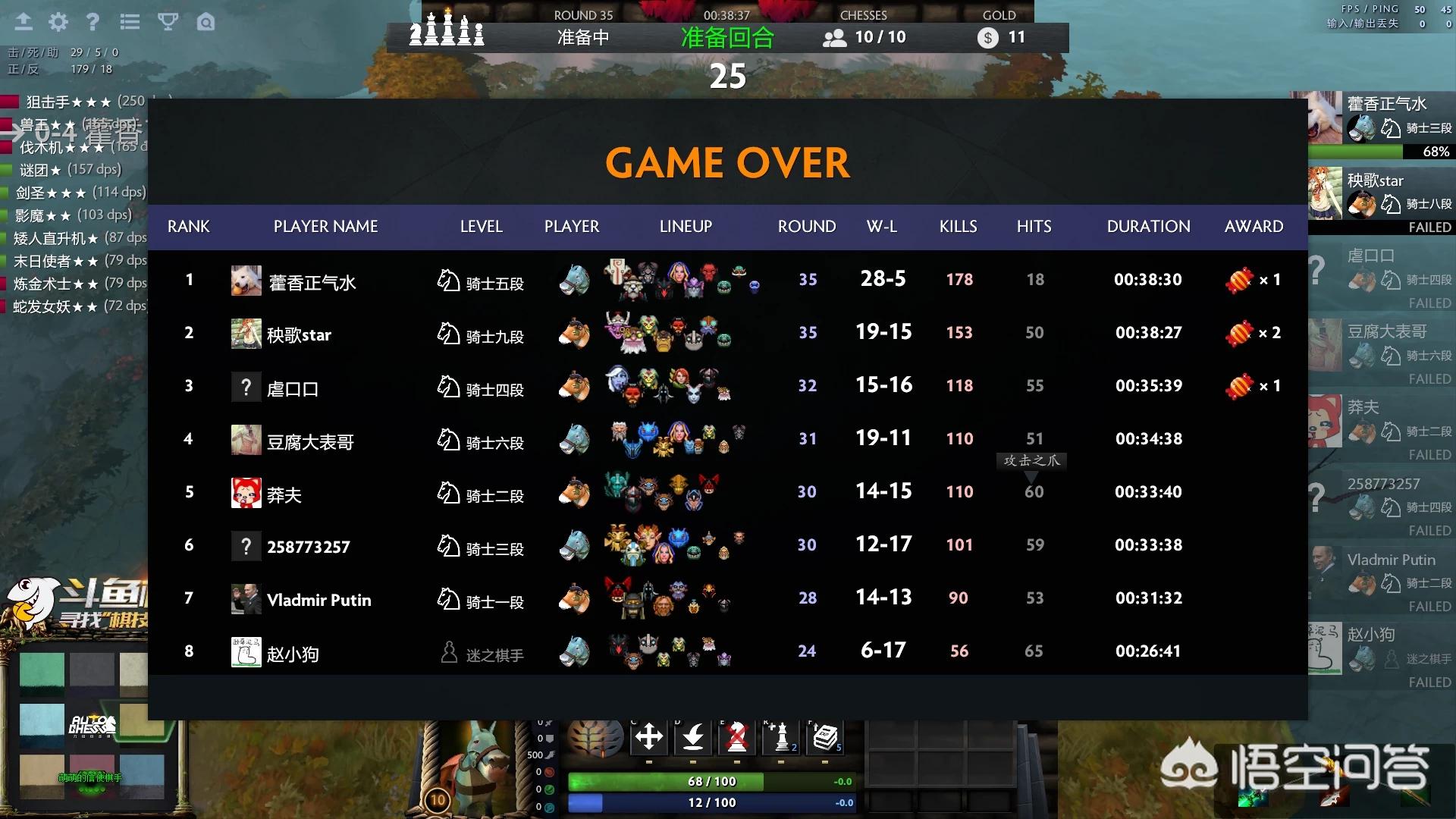This screenshot has height=819, width=1456.
Task: Use the recruit chess piece ability
Action: 781,736
